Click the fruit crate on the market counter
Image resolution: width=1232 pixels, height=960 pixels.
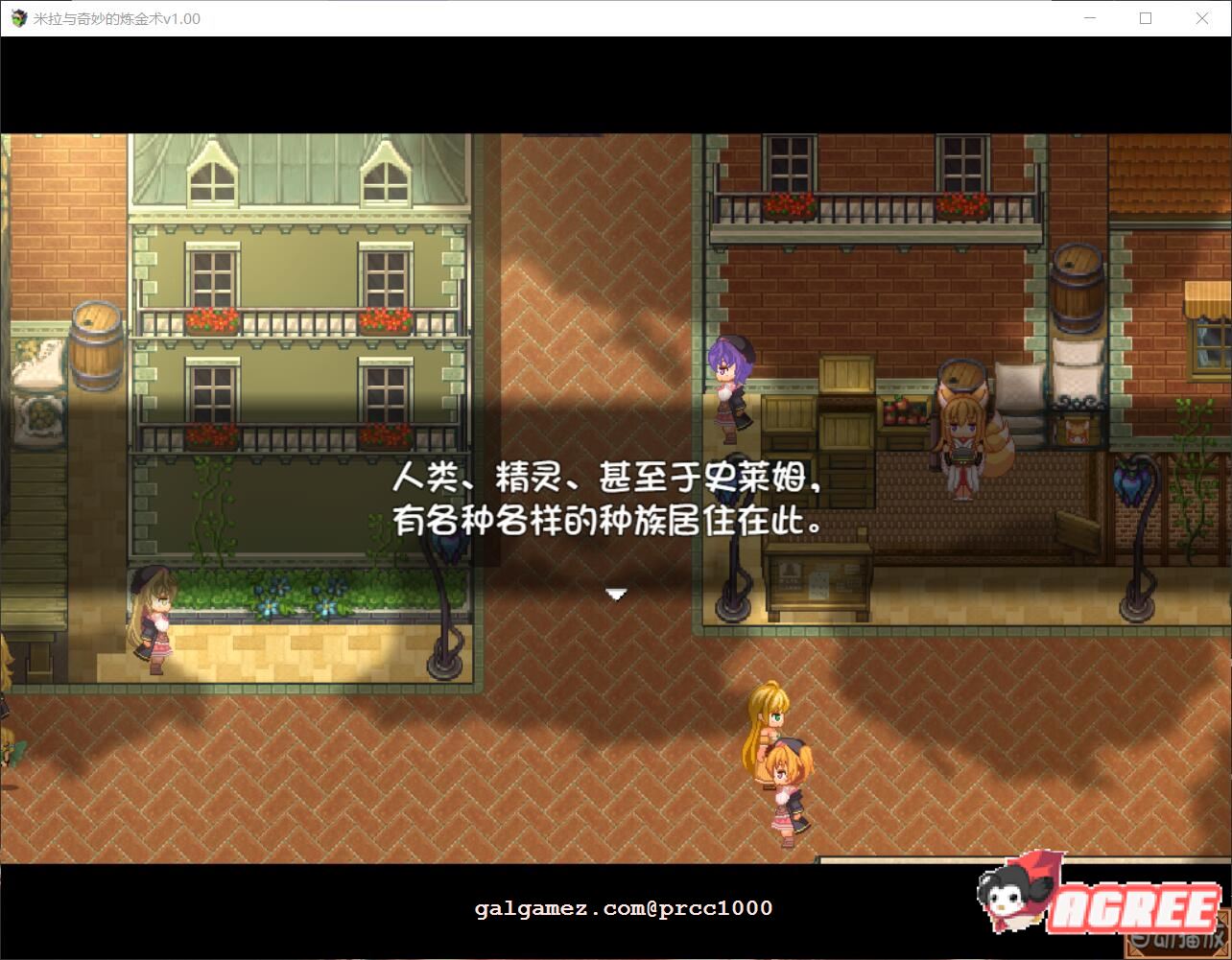[x=903, y=414]
